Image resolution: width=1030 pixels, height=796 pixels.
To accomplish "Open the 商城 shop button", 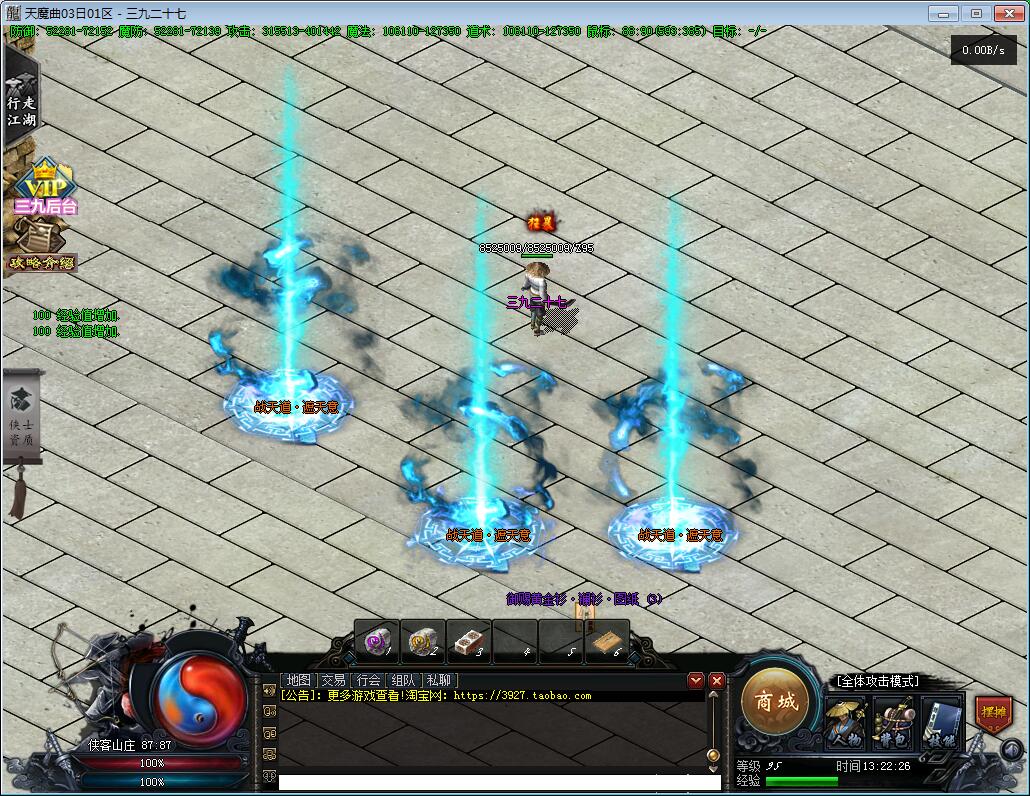I will [x=776, y=702].
